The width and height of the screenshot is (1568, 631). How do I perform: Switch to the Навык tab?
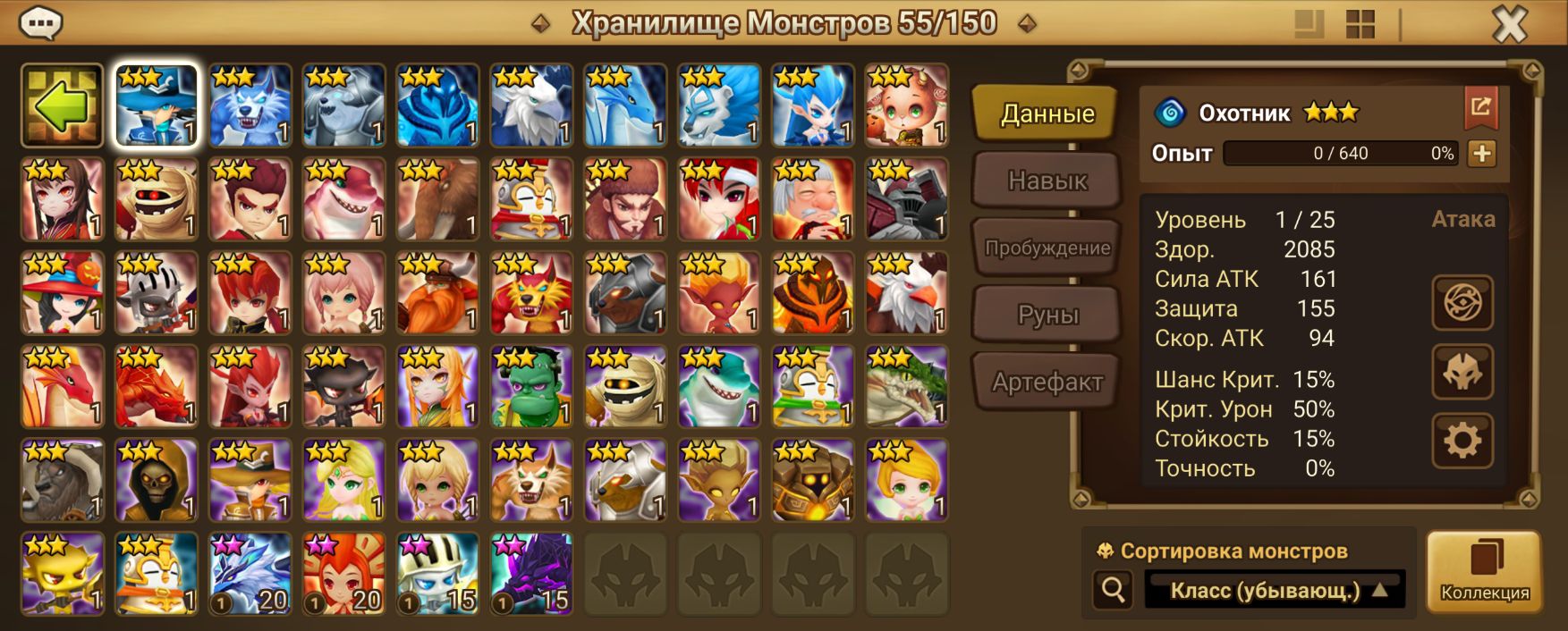click(1047, 181)
